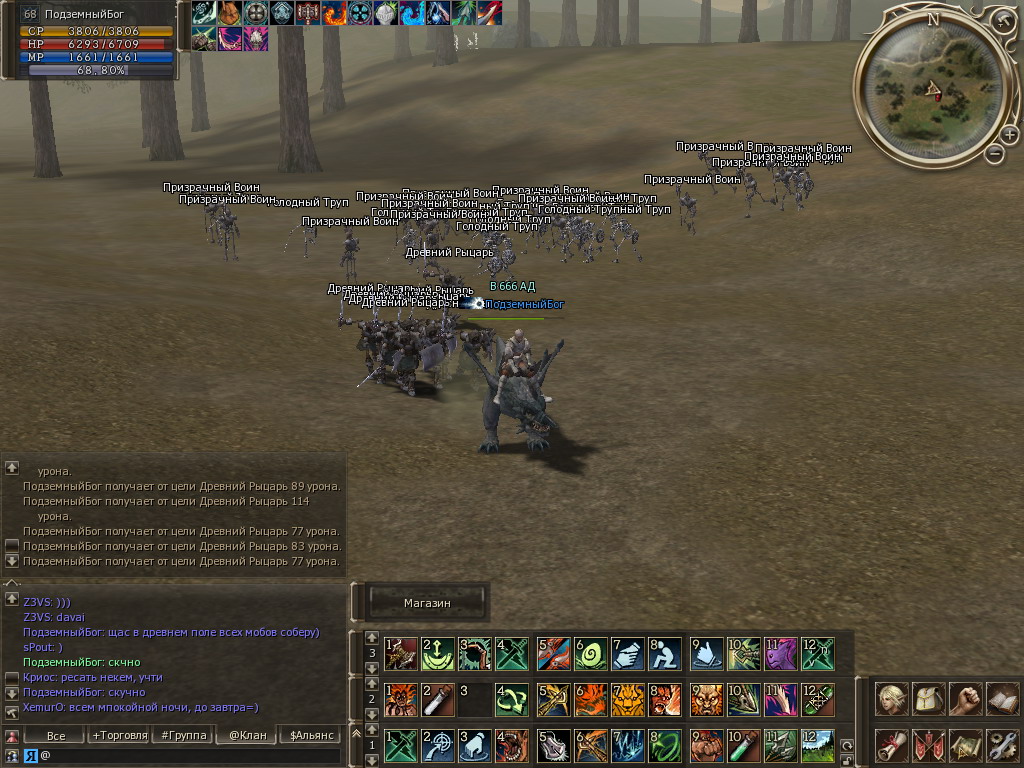The height and width of the screenshot is (768, 1024).
Task: Zoom in the minimap with plus button
Action: (x=1009, y=135)
